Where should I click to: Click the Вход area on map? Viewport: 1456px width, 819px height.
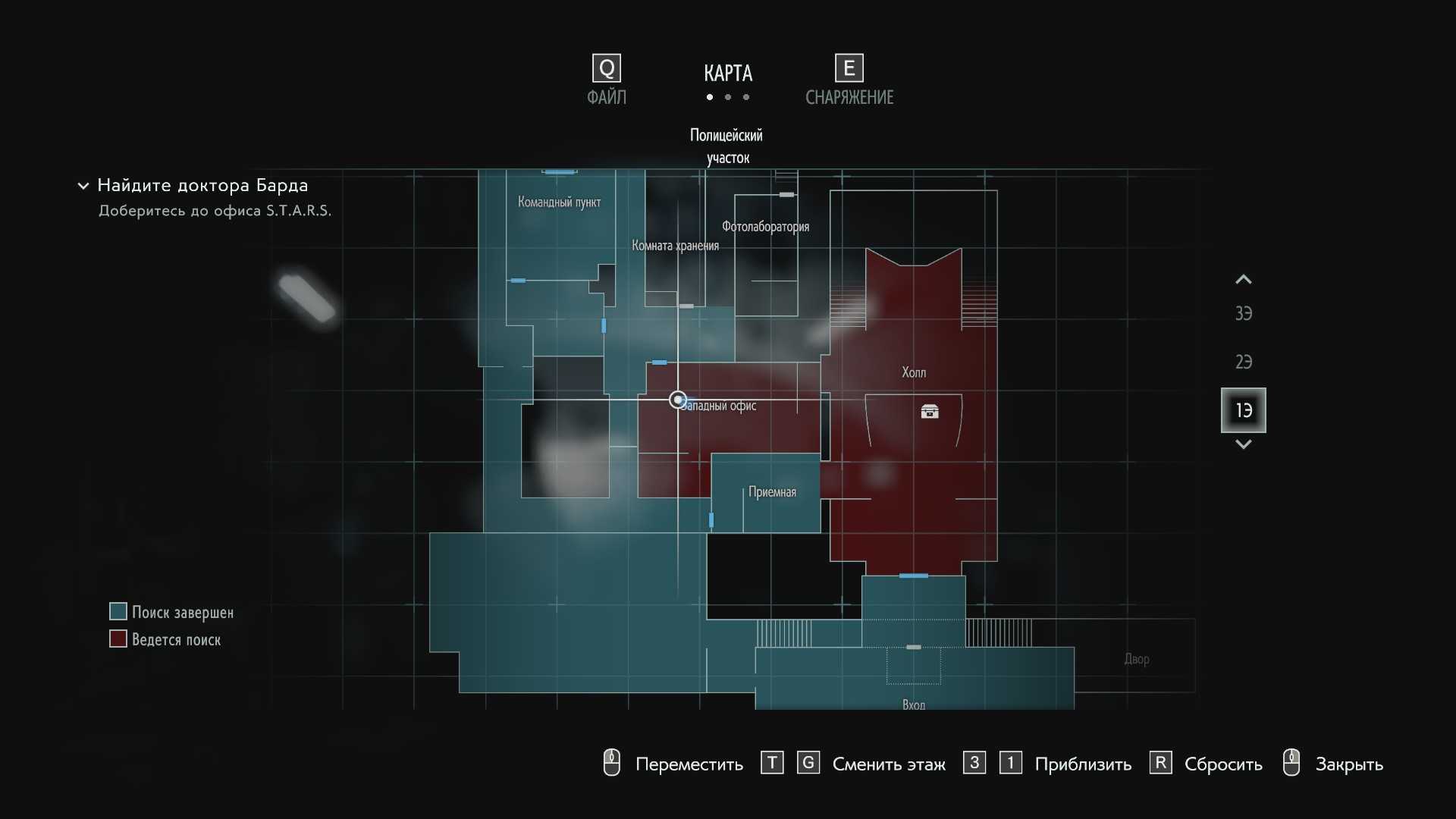coord(913,704)
